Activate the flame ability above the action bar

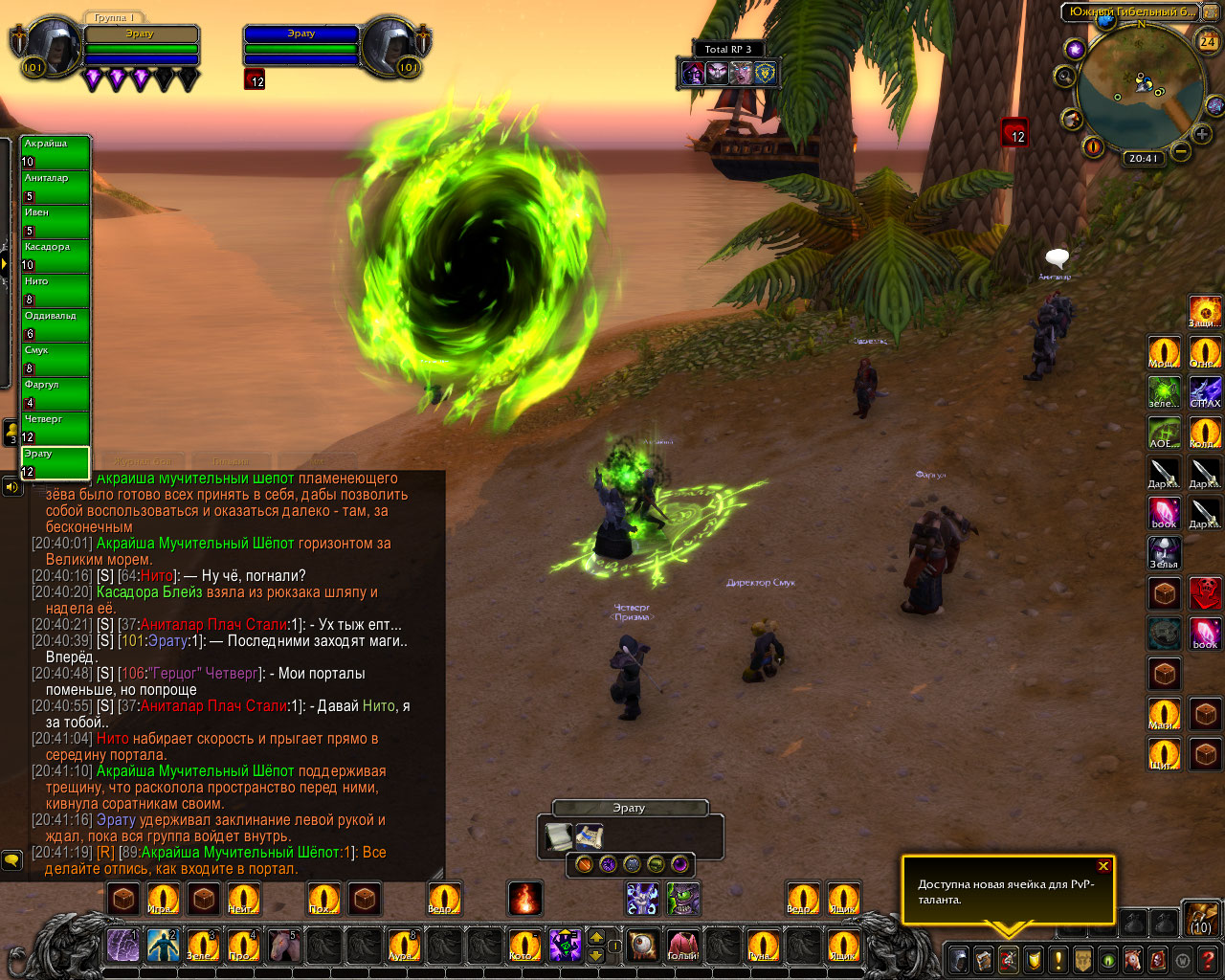pyautogui.click(x=524, y=899)
